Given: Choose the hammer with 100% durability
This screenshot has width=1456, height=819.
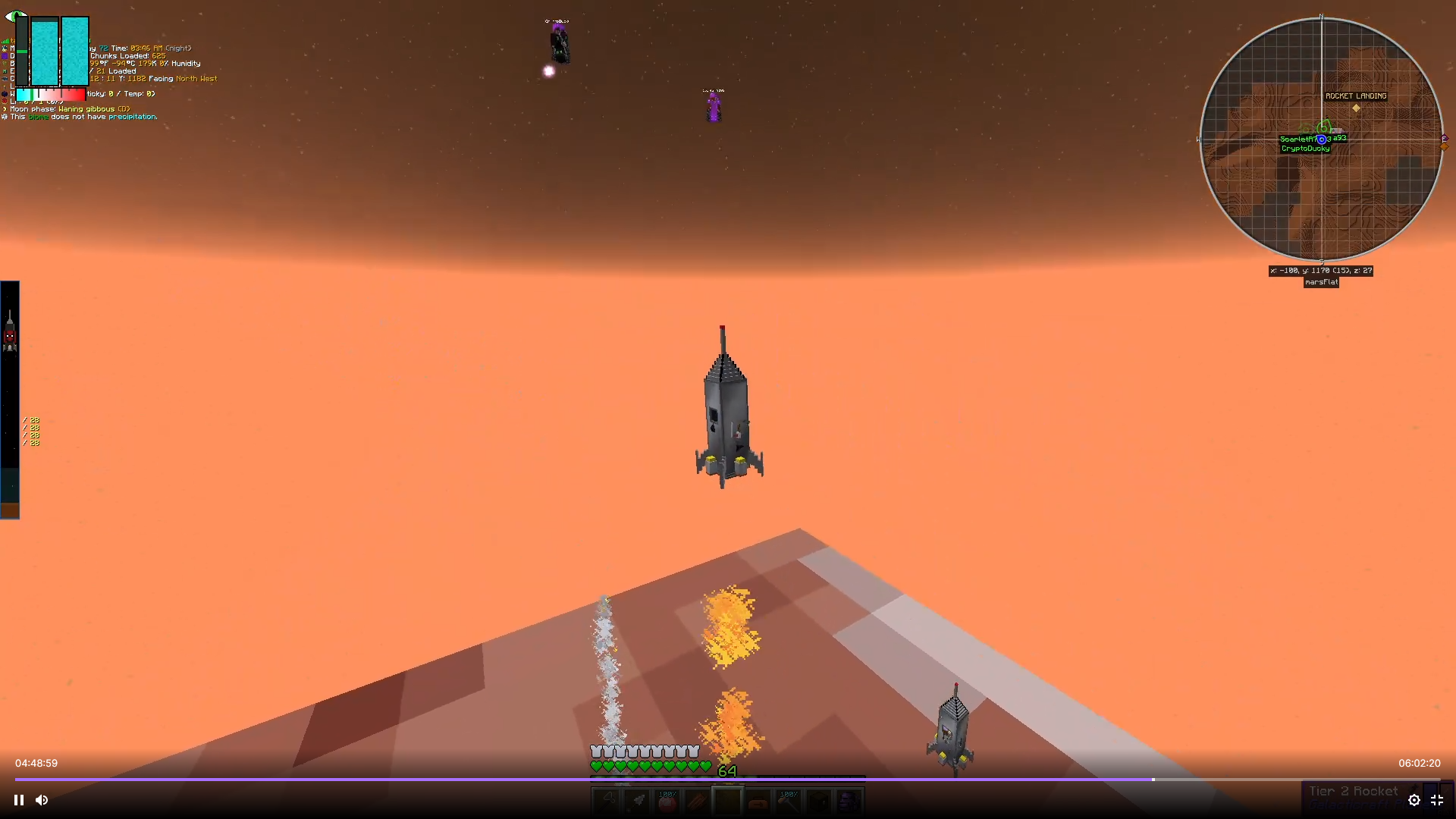Looking at the screenshot, I should [789, 801].
